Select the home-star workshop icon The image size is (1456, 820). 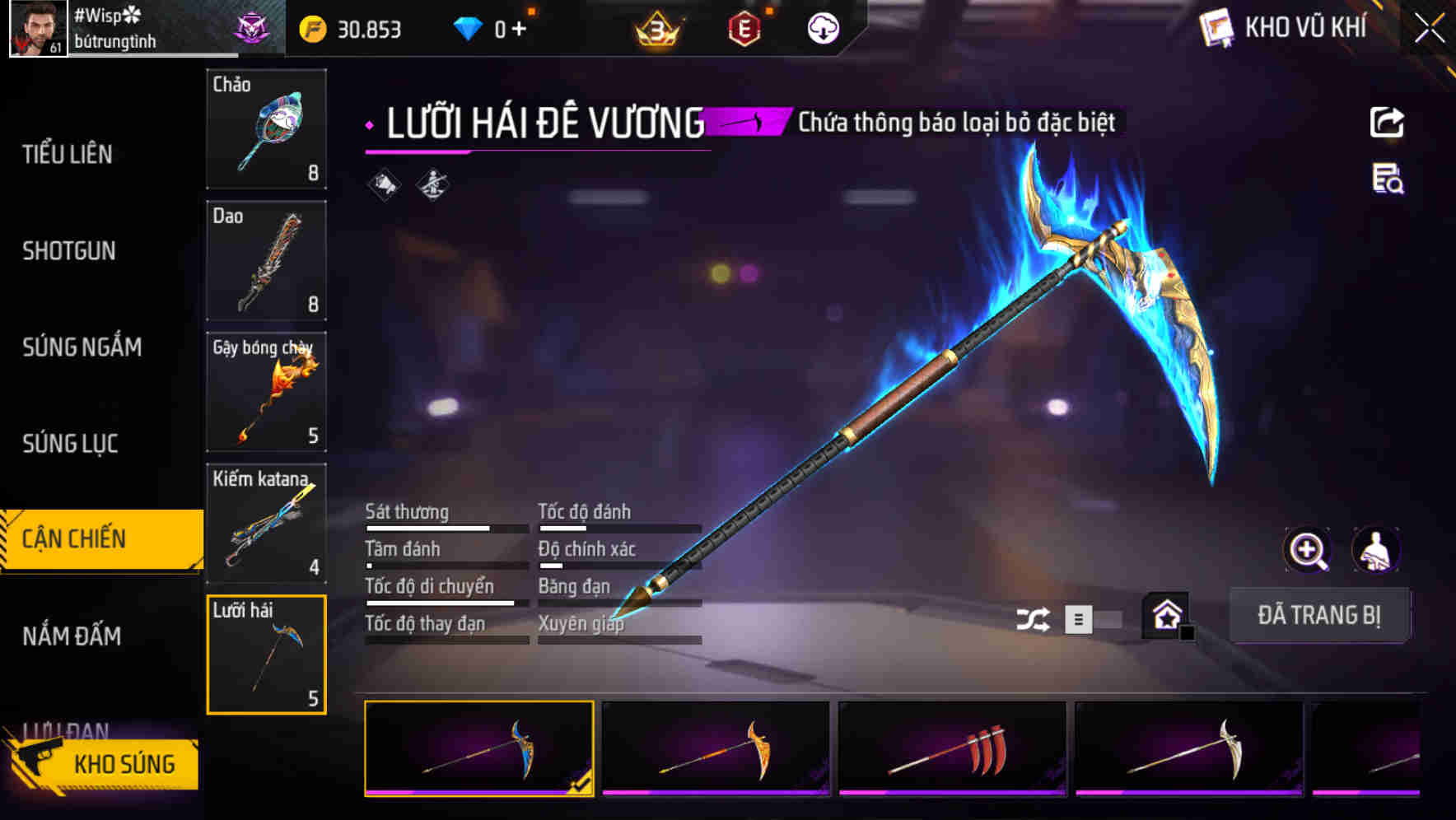tap(1166, 613)
